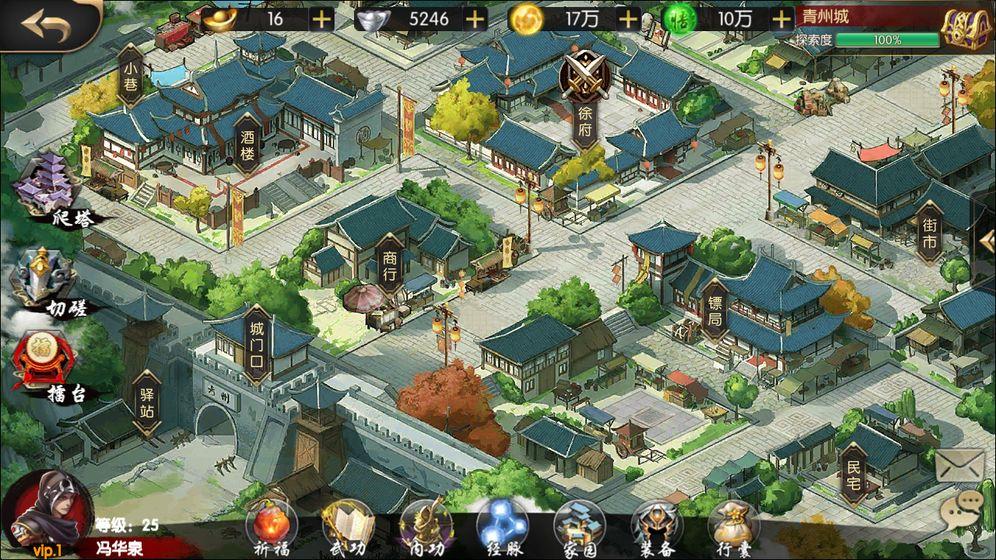Open the player avatar profile

point(47,510)
